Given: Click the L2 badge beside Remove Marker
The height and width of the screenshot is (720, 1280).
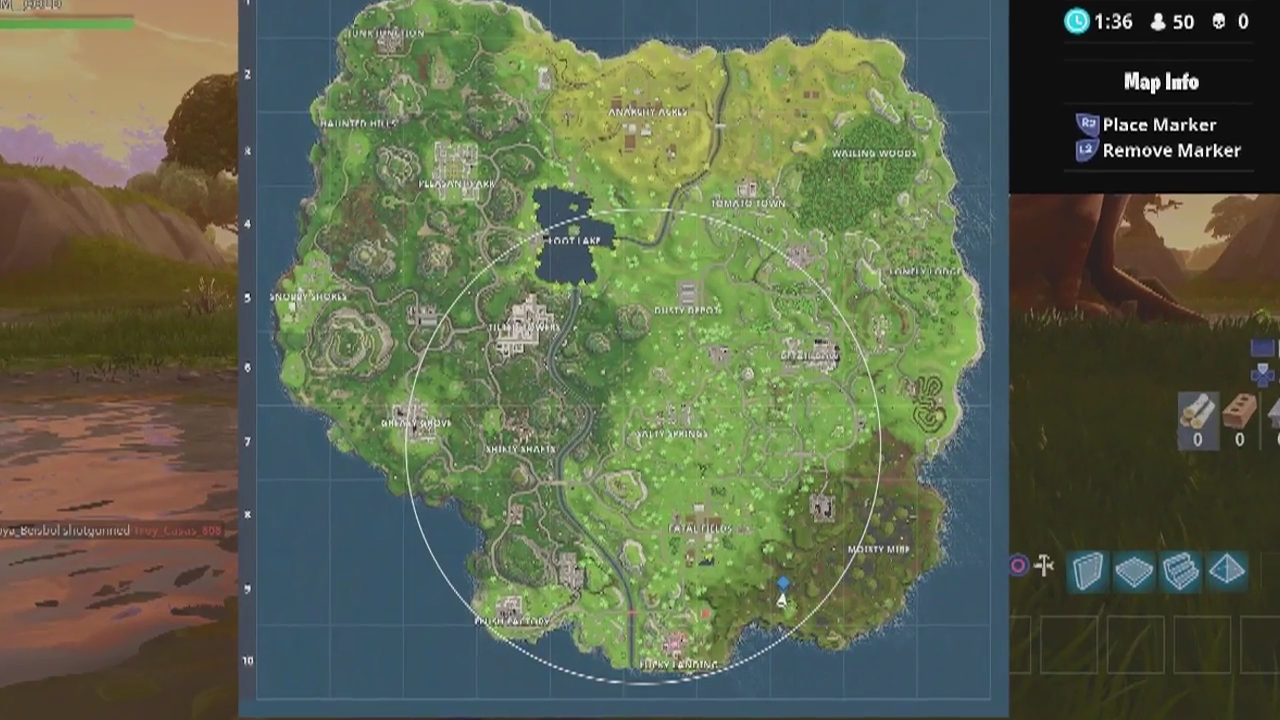Looking at the screenshot, I should pos(1086,150).
